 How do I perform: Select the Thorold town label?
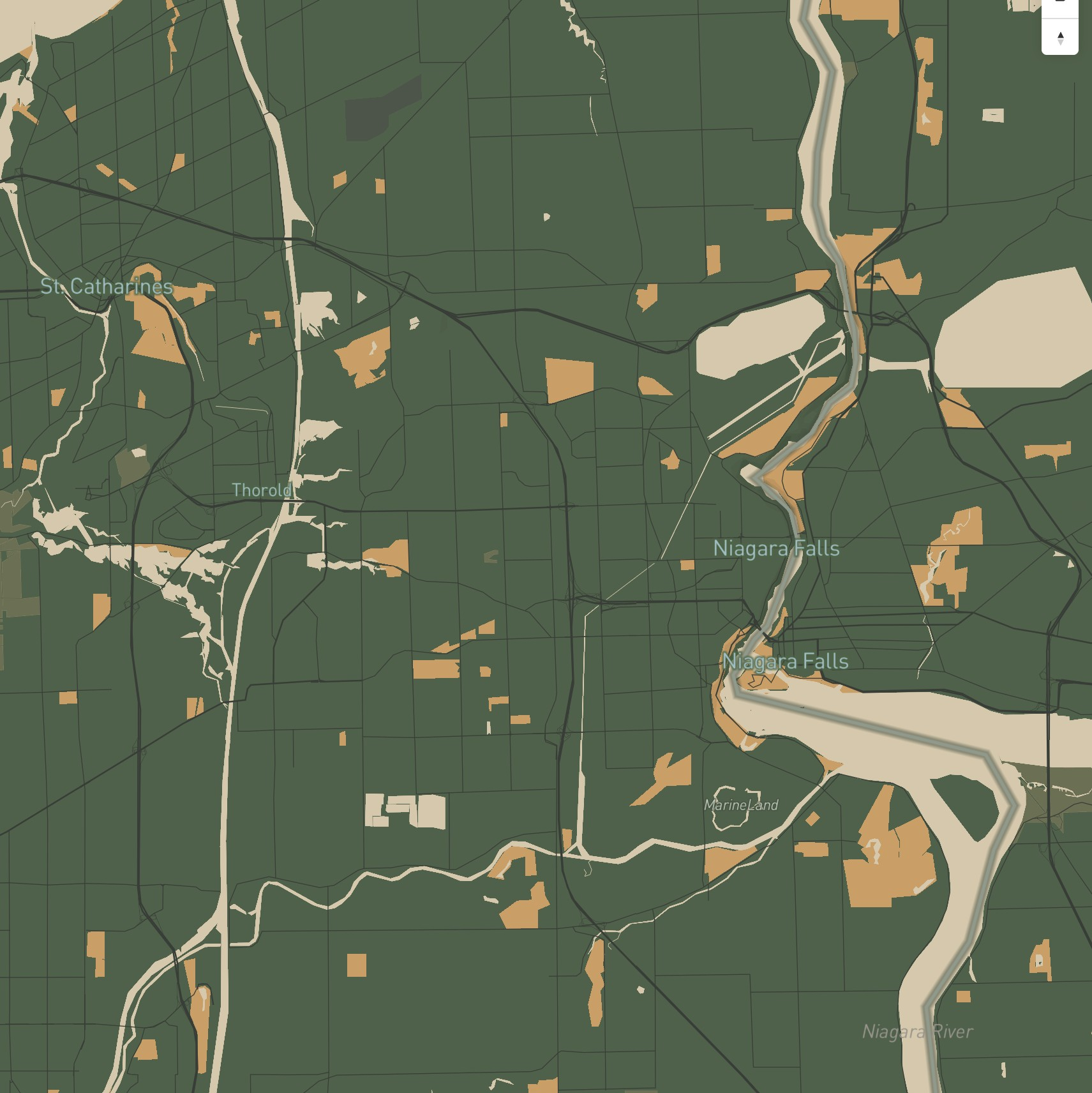click(x=262, y=490)
